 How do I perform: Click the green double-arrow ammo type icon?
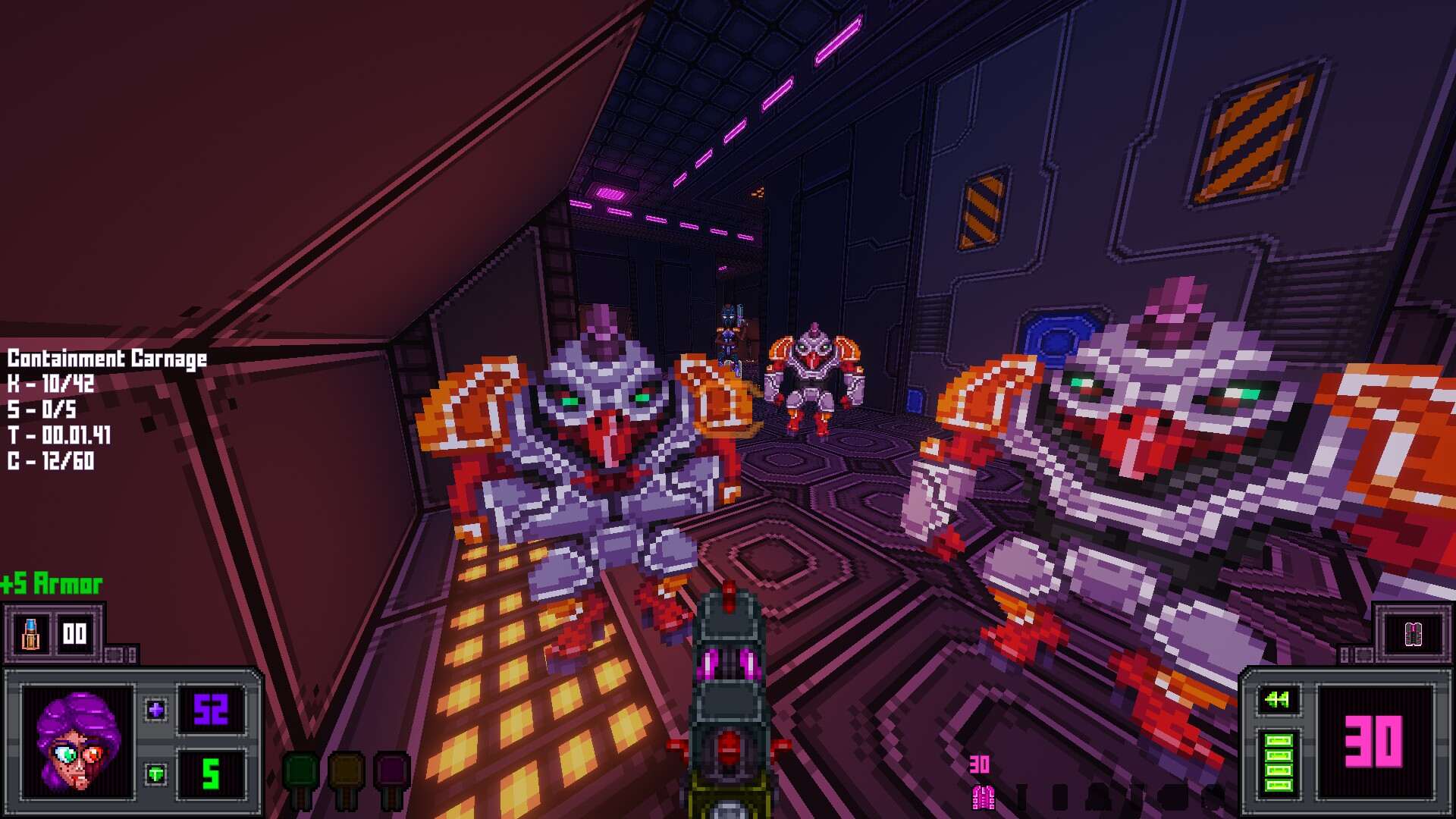[x=1278, y=699]
